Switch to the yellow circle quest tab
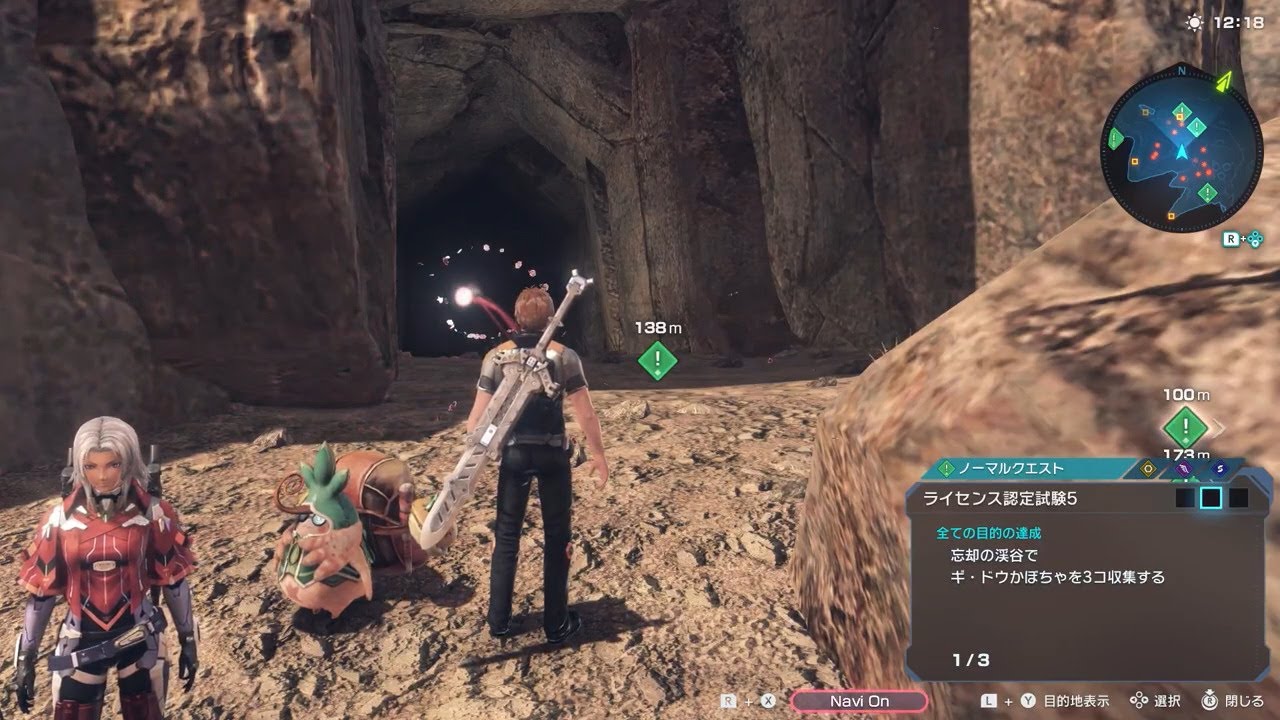1280x720 pixels. pos(1149,468)
